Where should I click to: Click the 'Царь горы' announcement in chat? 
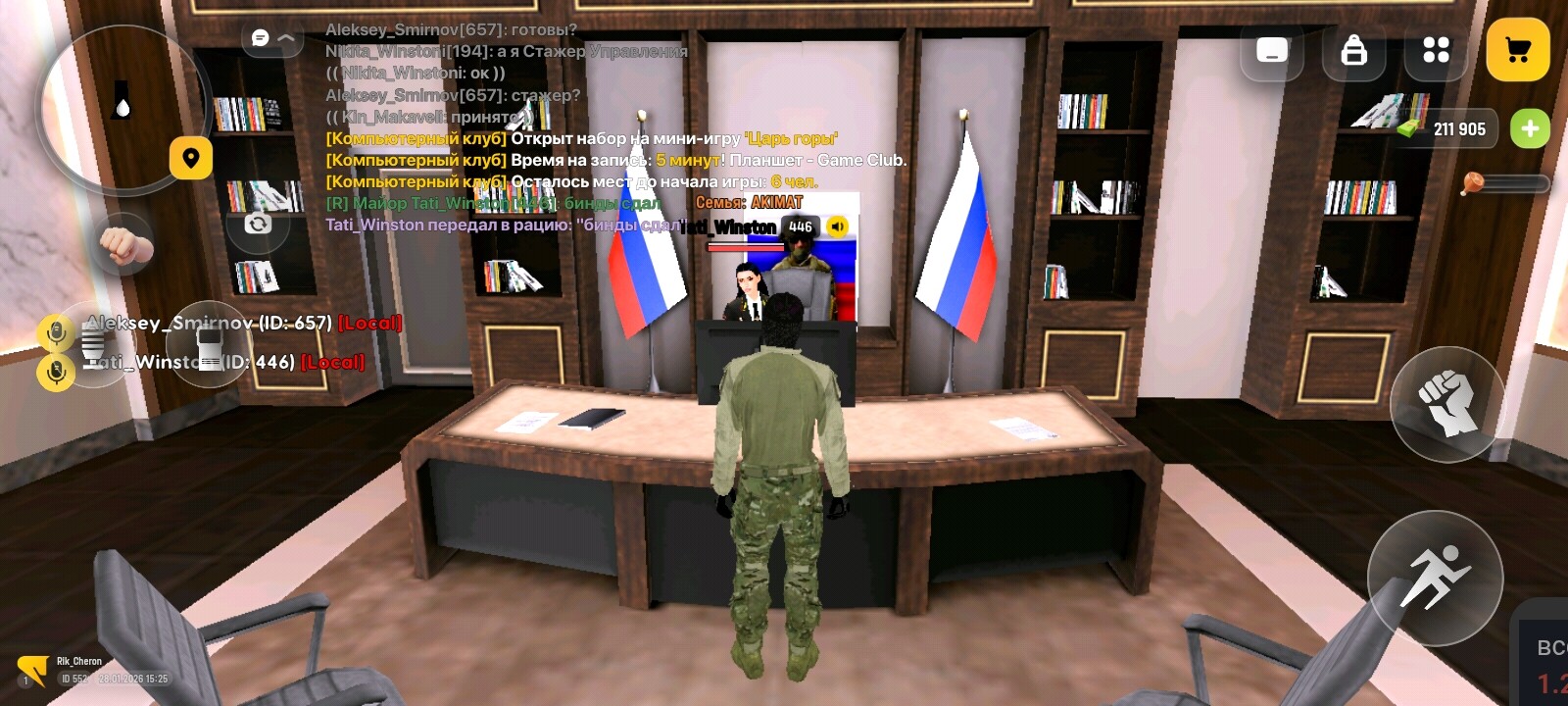790,139
